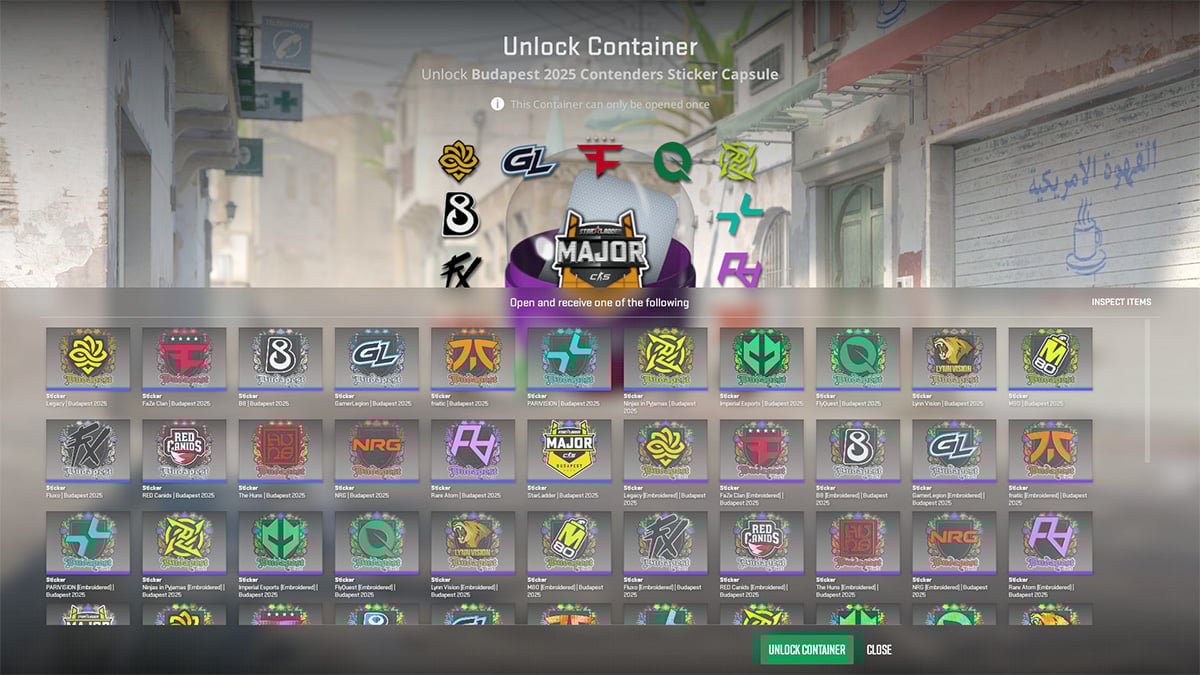Choose the regular Ninjas in Pyjamas sticker
The height and width of the screenshot is (675, 1200).
point(665,359)
